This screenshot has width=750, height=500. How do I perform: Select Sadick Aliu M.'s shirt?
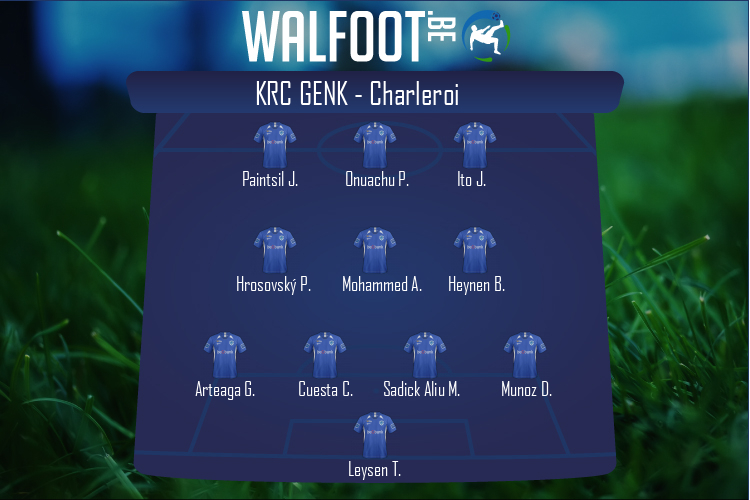pos(424,356)
